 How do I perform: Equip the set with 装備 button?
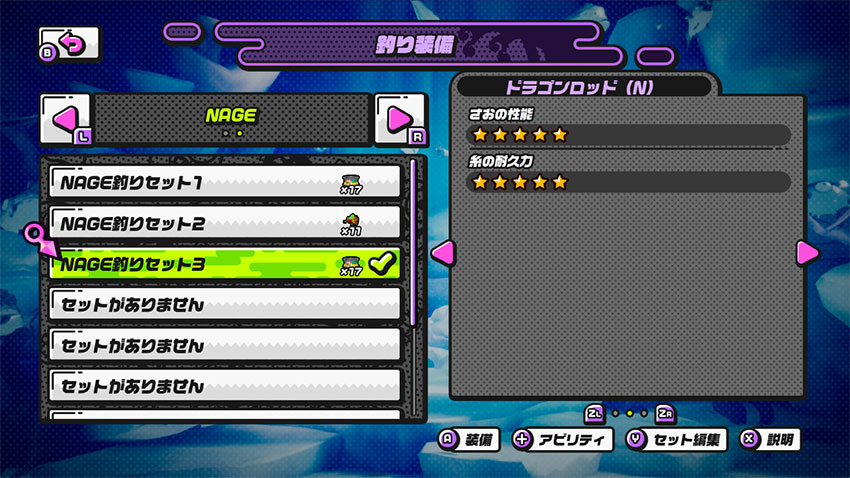pyautogui.click(x=469, y=440)
